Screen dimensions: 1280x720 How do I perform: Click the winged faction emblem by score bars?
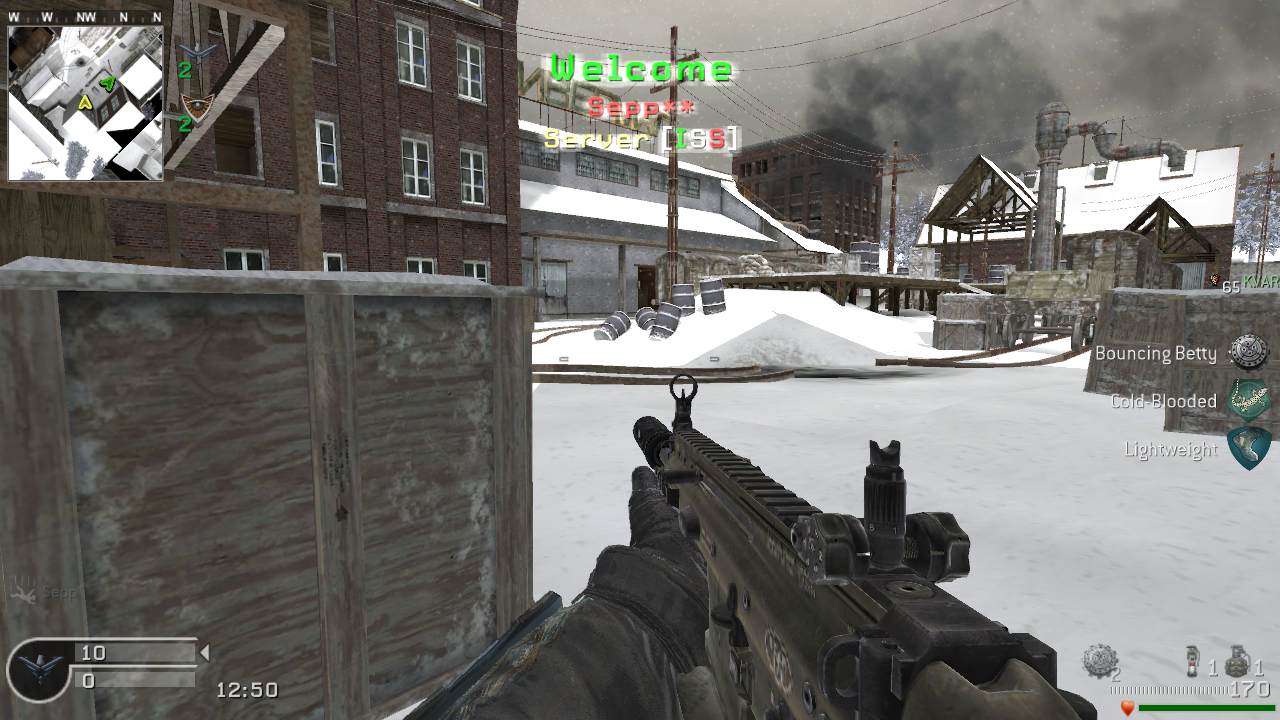[x=39, y=668]
